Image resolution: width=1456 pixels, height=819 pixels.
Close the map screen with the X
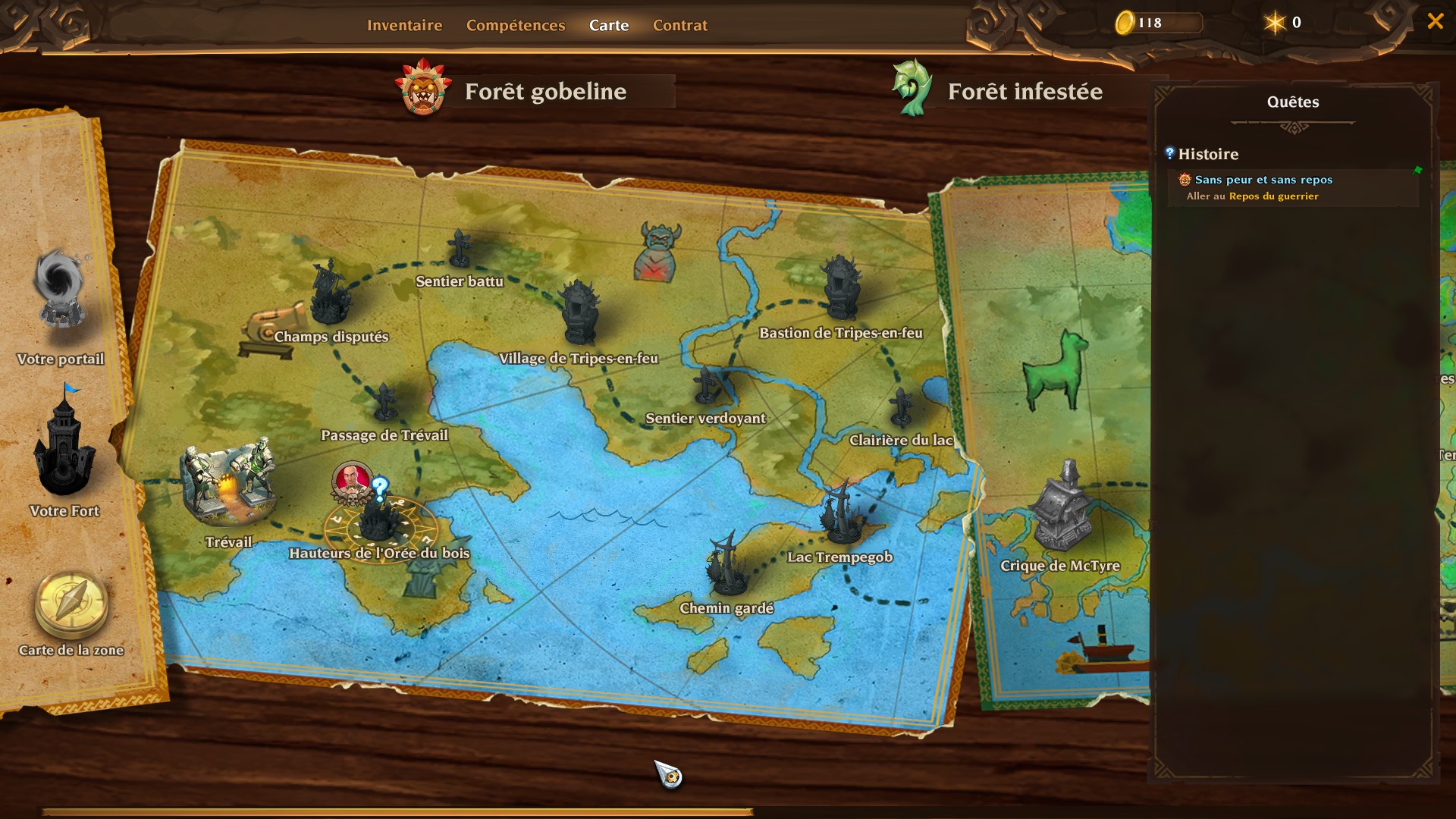tap(1435, 21)
